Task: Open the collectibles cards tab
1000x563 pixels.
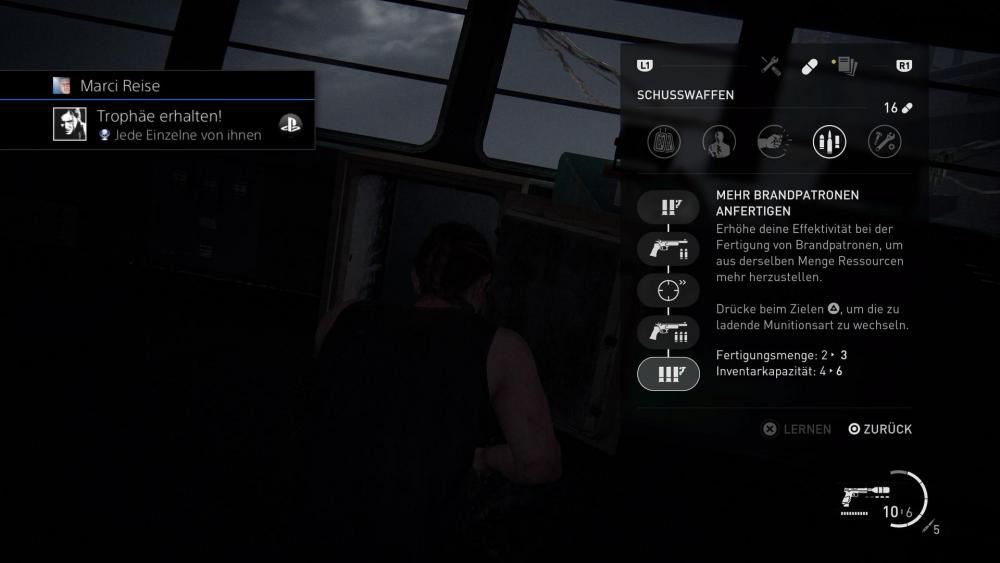Action: coord(846,66)
